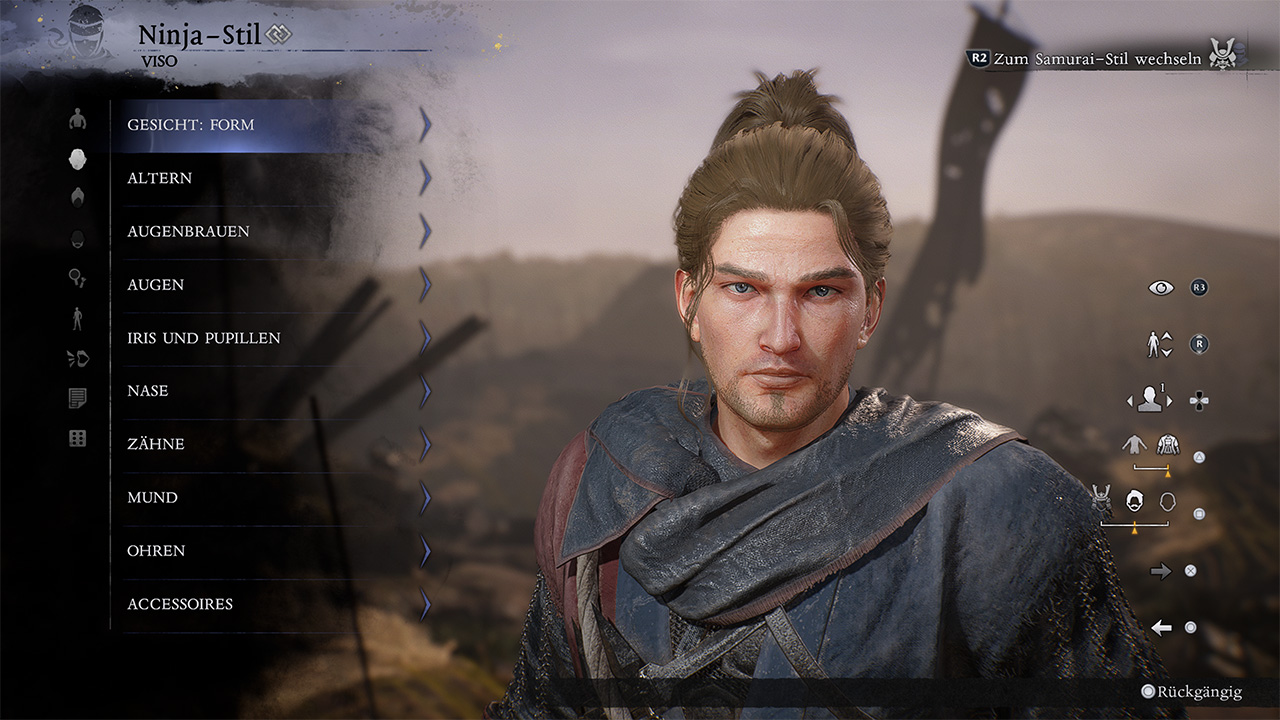Select the dice grid category icon
Viewport: 1280px width, 720px height.
77,438
